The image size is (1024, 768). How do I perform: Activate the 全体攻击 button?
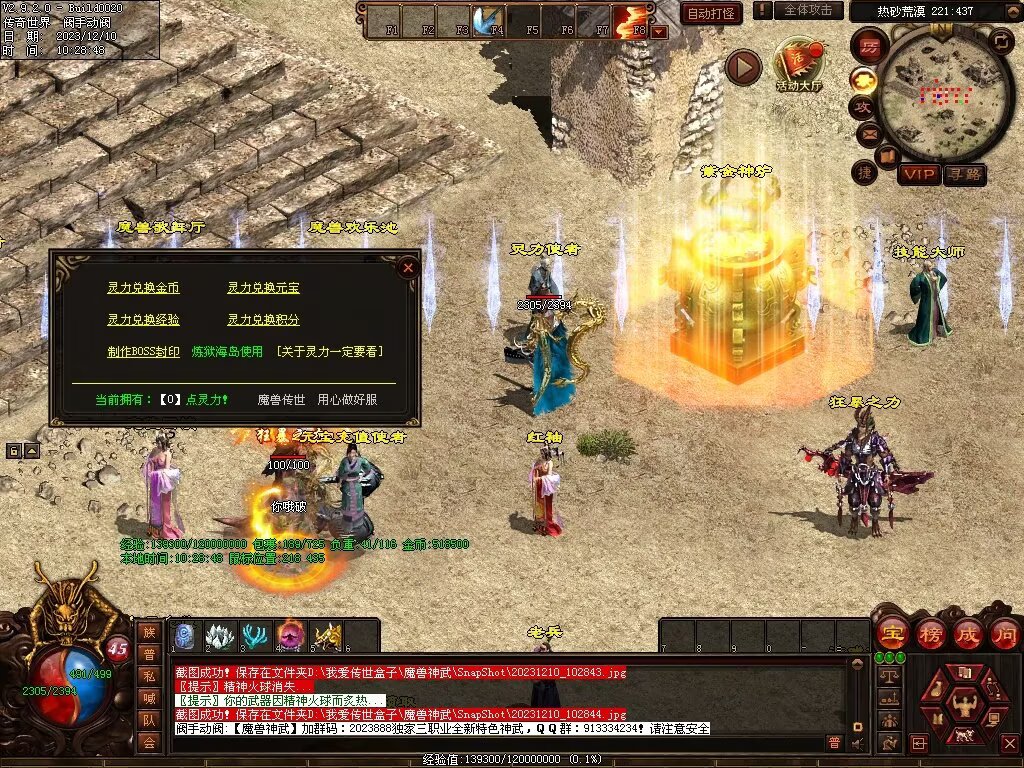(807, 10)
